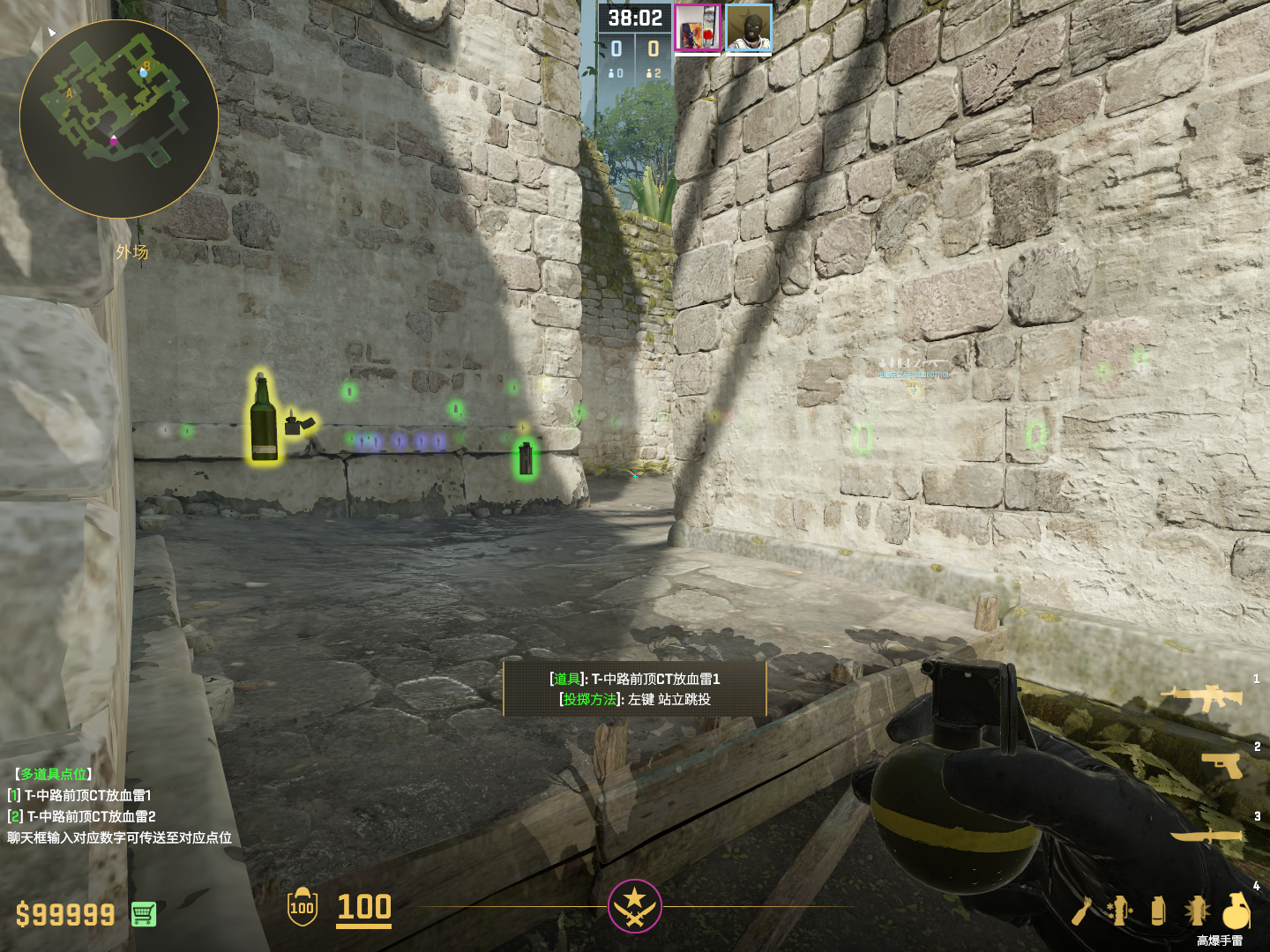This screenshot has height=952, width=1270.
Task: Select the rifle in weapon slot 1
Action: [x=1202, y=697]
